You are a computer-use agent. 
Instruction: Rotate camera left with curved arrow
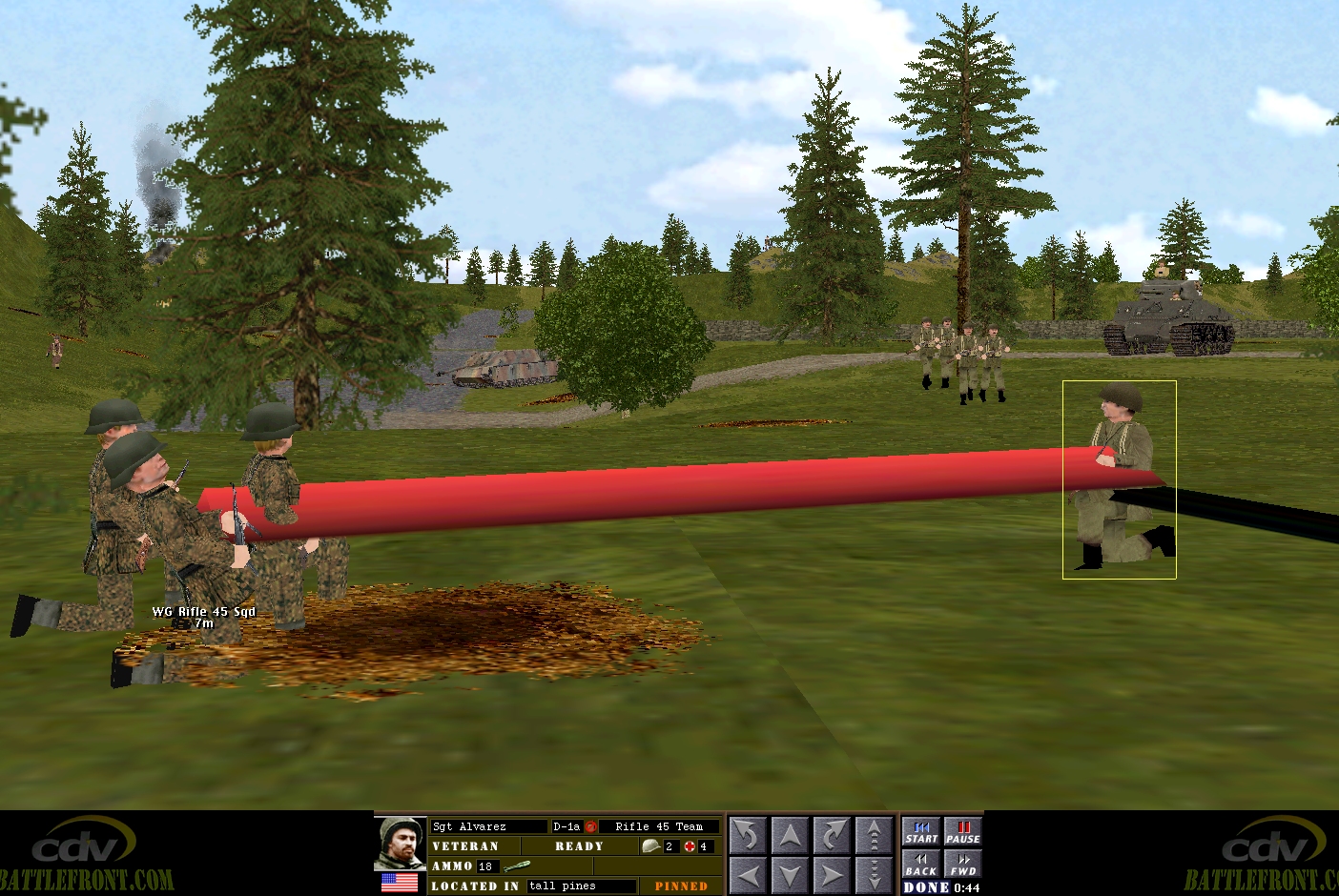coord(748,836)
